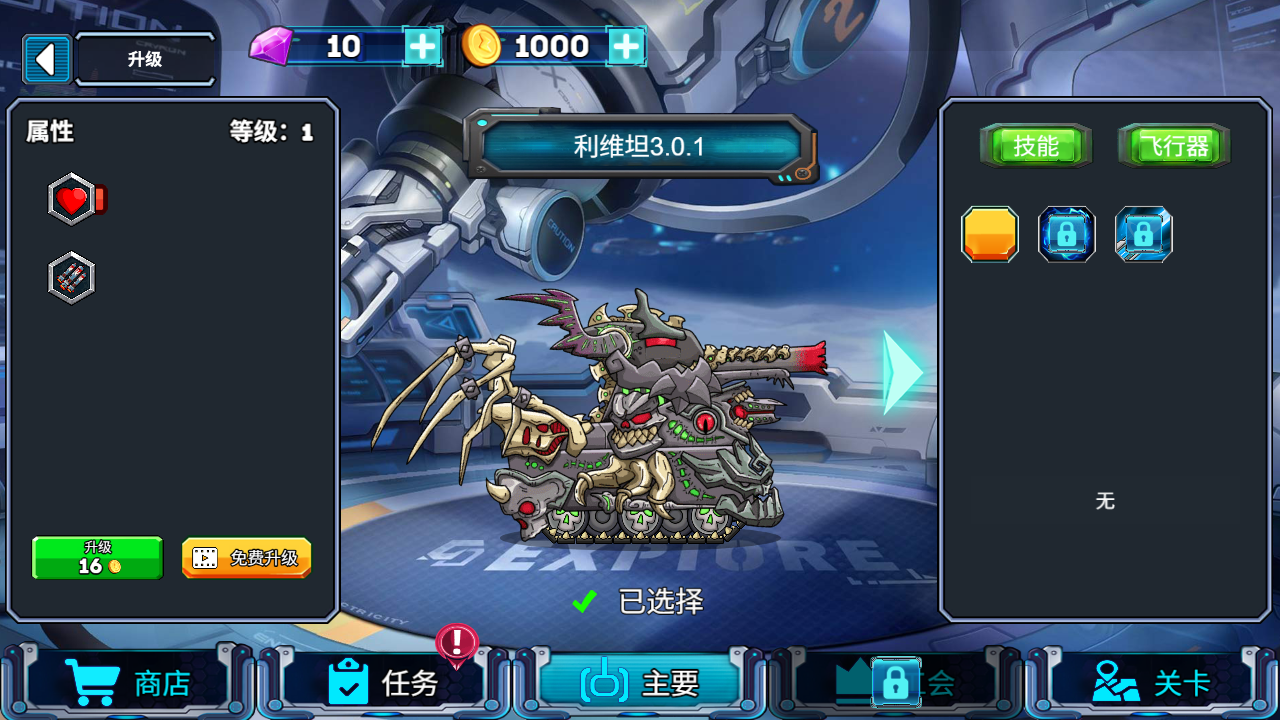1280x720 pixels.
Task: Select the missile weapon attribute icon
Action: (x=72, y=278)
